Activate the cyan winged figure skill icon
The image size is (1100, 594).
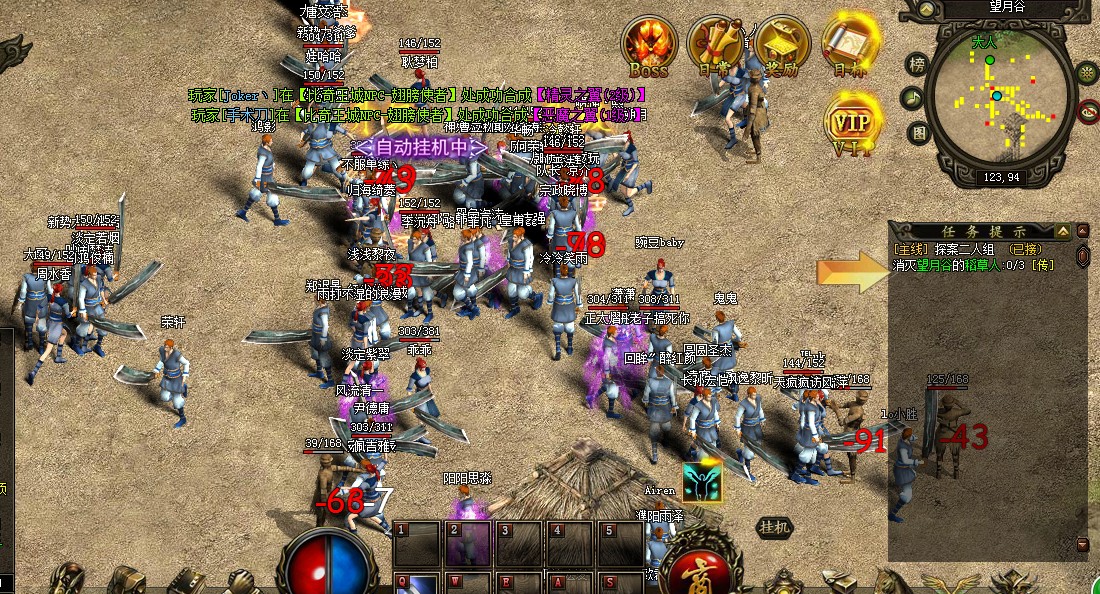[x=702, y=481]
